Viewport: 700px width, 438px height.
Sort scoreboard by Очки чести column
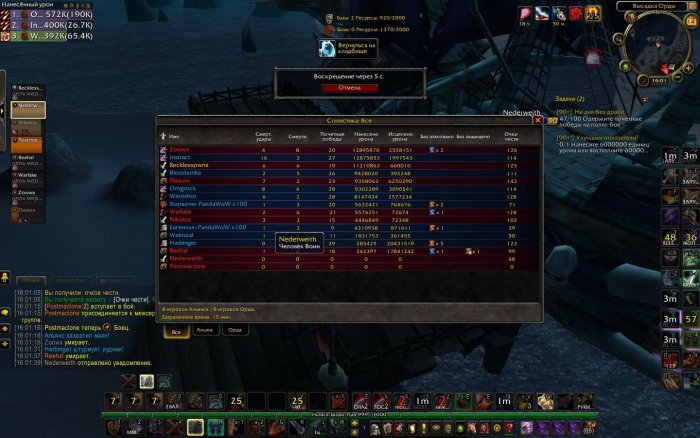pos(512,136)
